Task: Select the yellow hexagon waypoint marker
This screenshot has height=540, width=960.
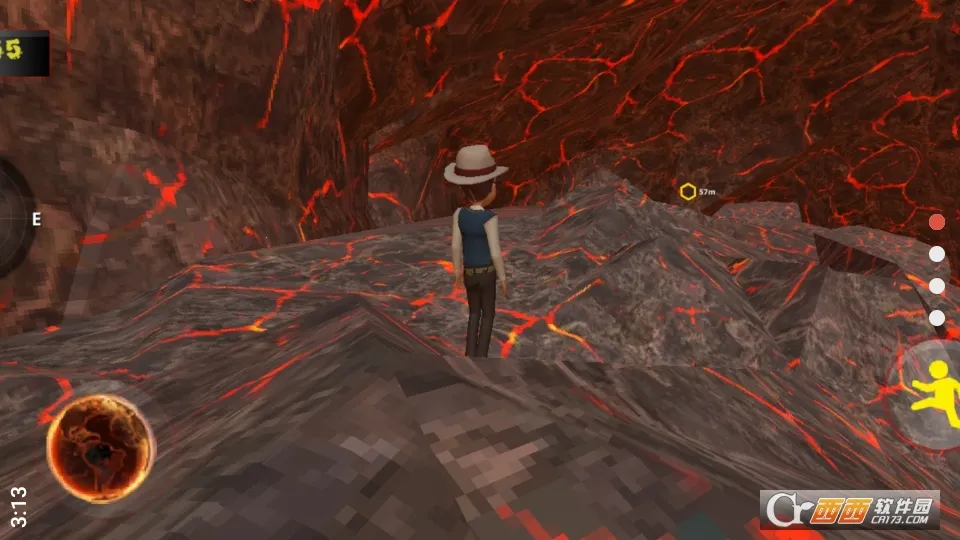Action: tap(688, 191)
